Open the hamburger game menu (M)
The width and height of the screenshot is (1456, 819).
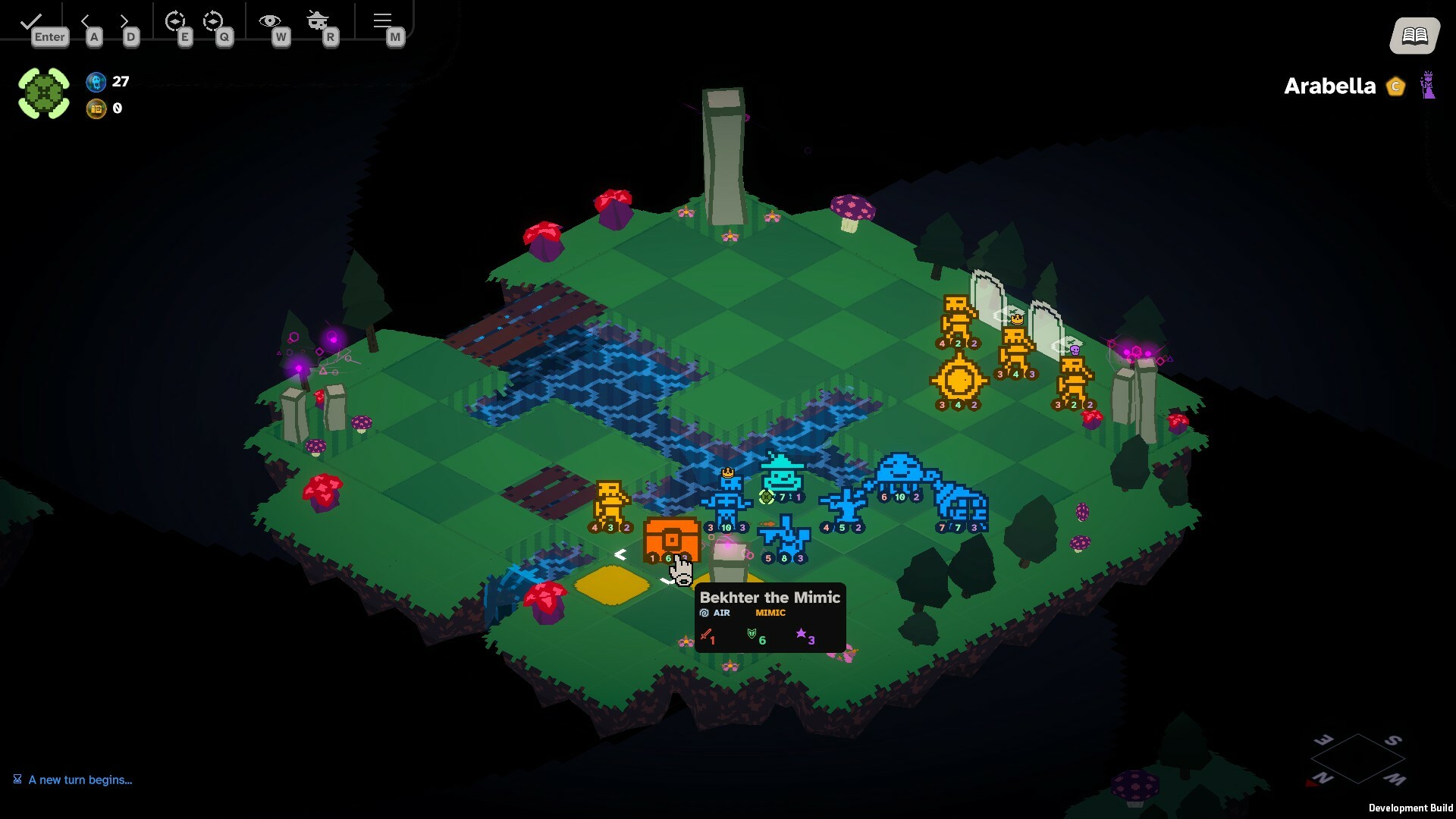pos(383,20)
